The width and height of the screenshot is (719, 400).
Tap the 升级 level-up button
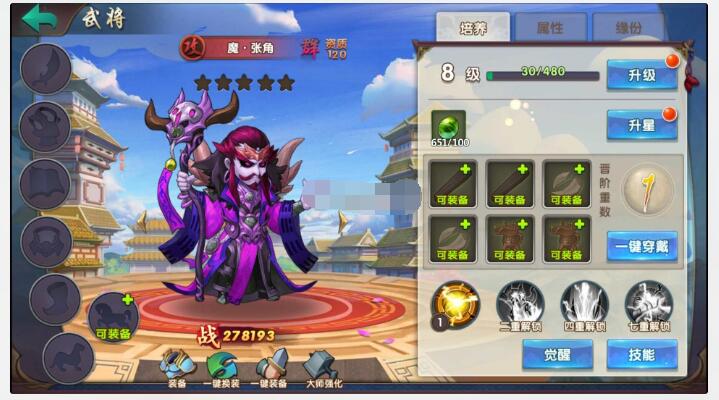click(x=641, y=75)
